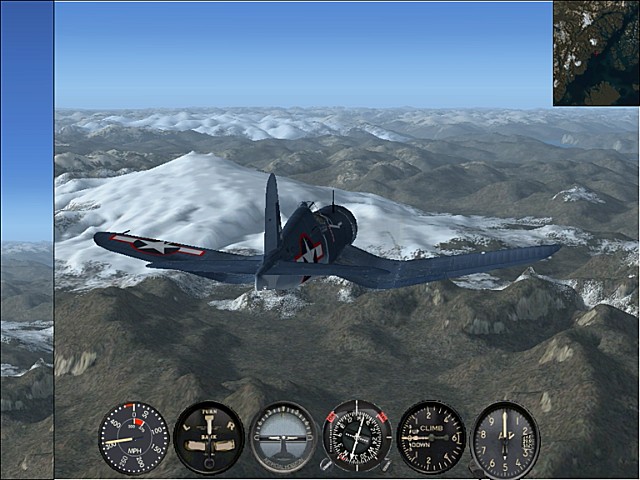The width and height of the screenshot is (640, 480).
Task: Select the turn and bank indicator
Action: [x=208, y=437]
